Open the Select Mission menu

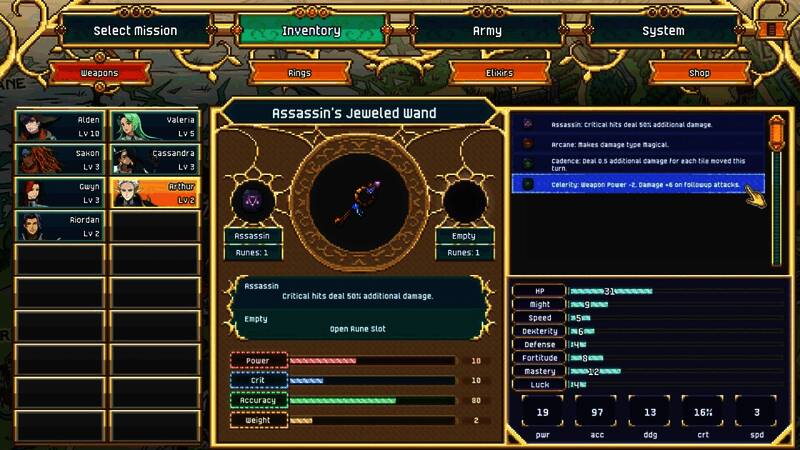[135, 30]
